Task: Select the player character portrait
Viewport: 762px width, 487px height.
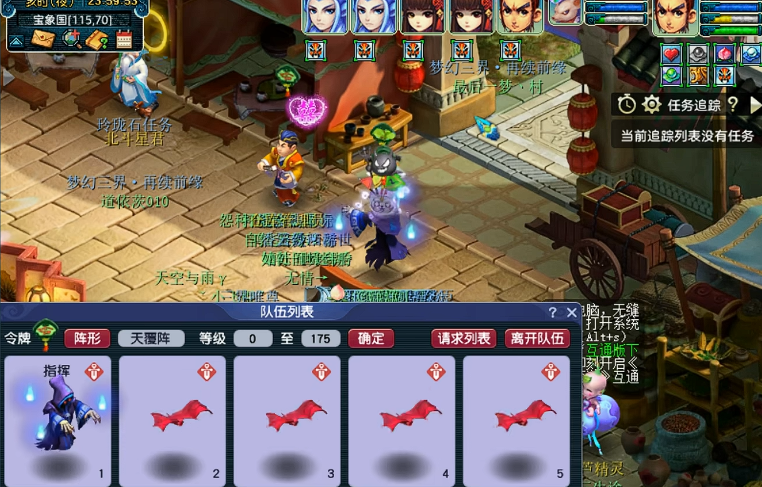Action: coord(675,17)
